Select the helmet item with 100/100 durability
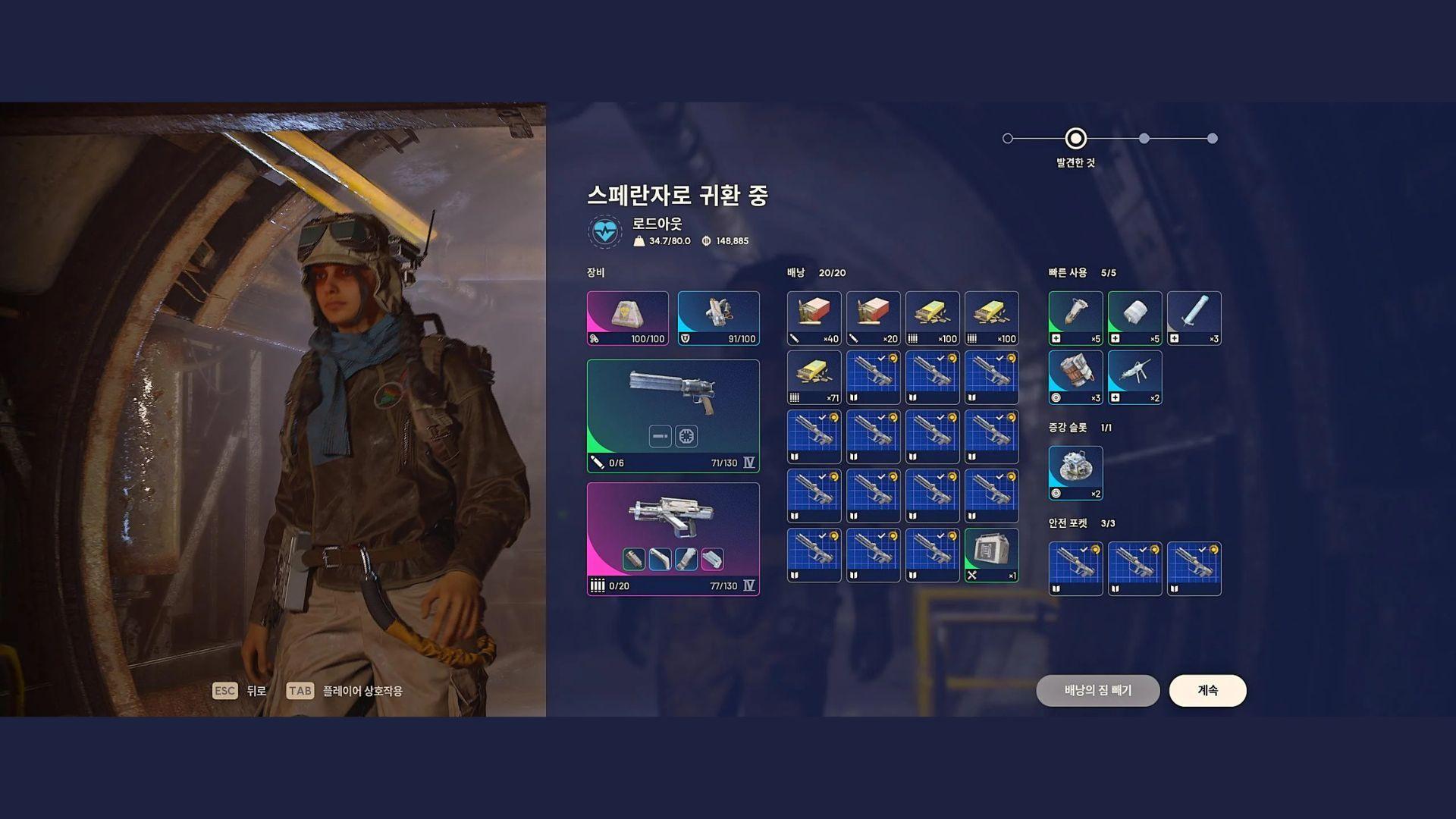The height and width of the screenshot is (819, 1456). pos(626,317)
